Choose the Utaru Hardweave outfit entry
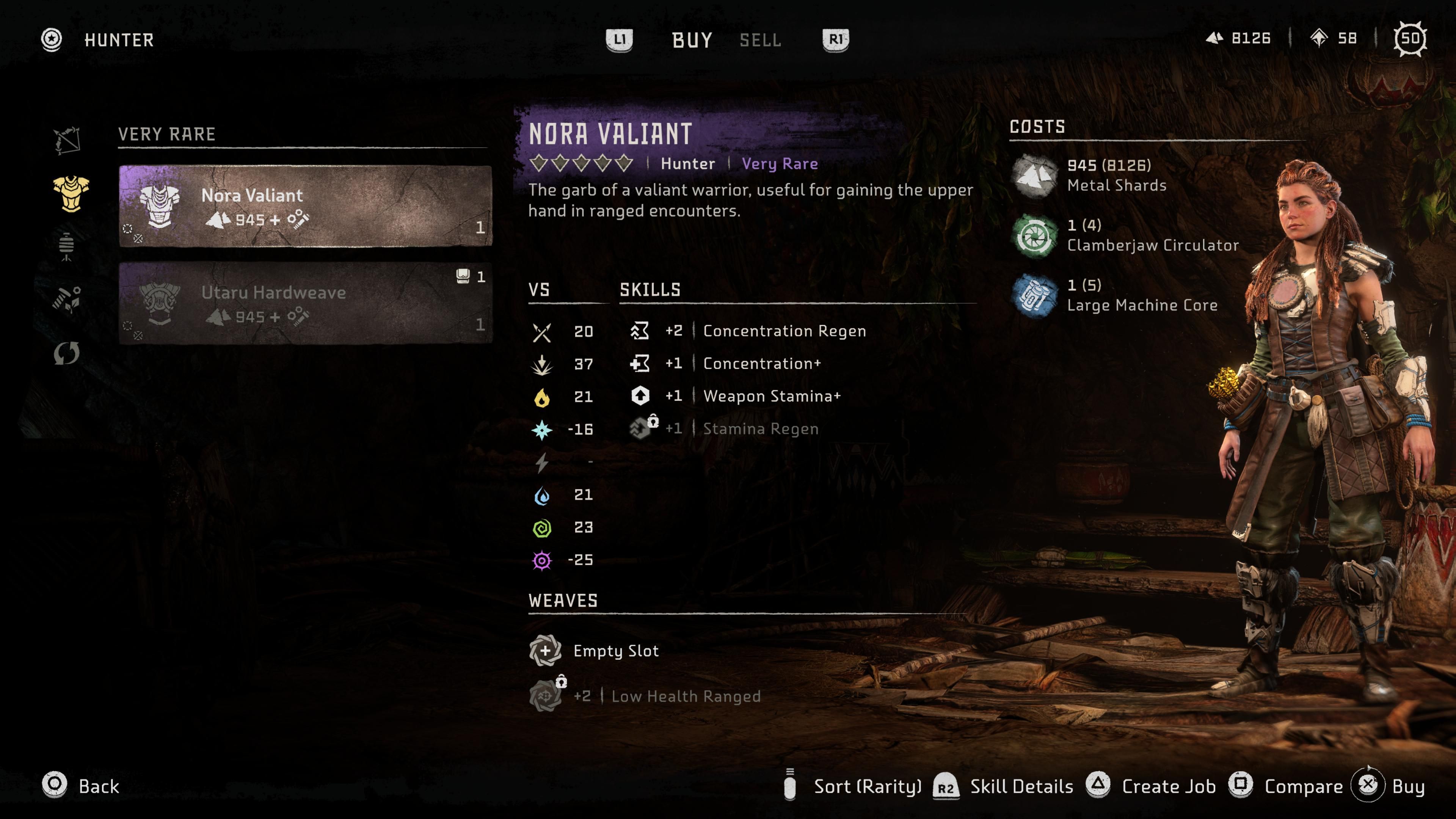 305,303
